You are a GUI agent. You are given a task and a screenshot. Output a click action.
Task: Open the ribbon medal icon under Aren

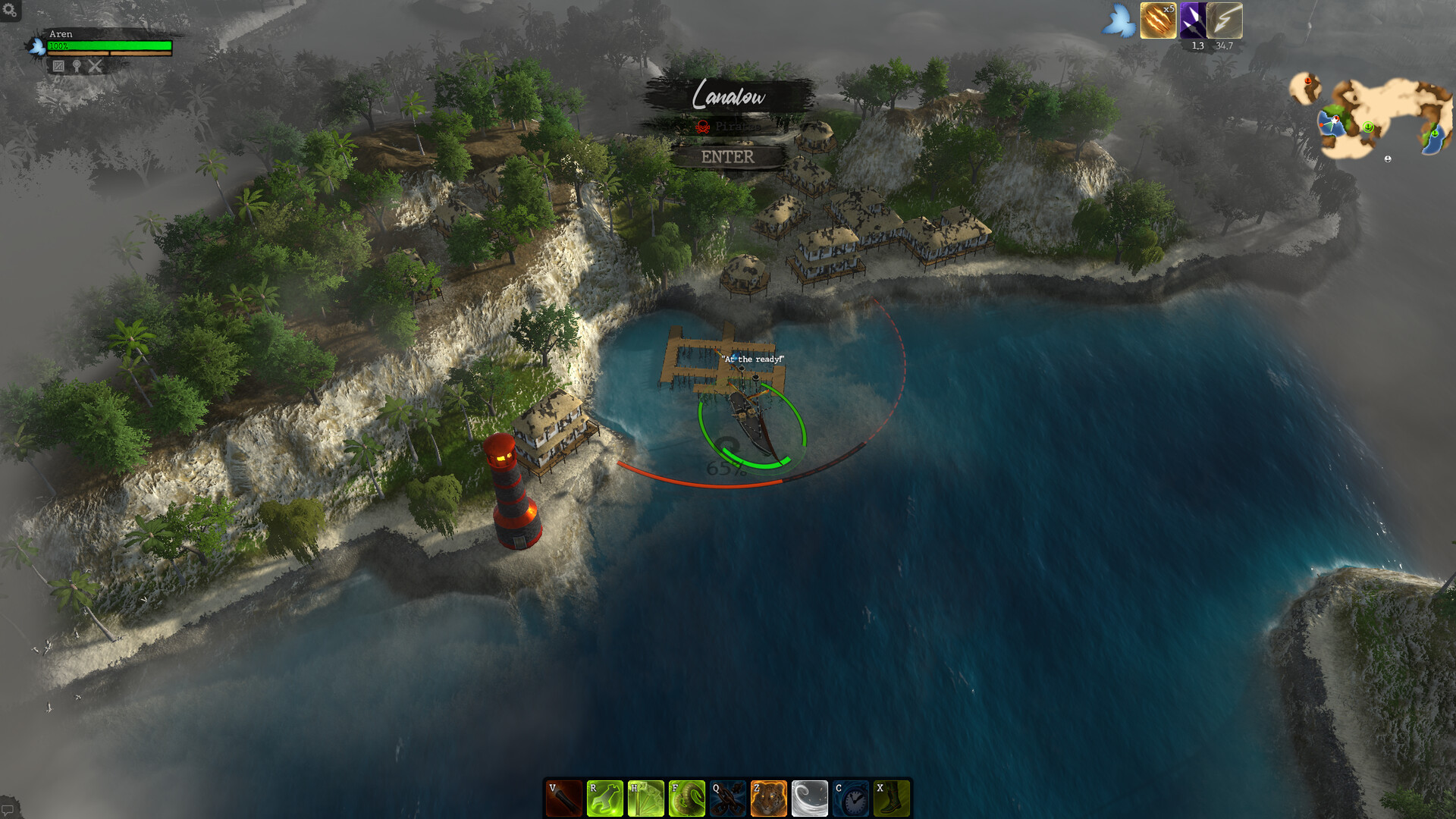(x=77, y=66)
